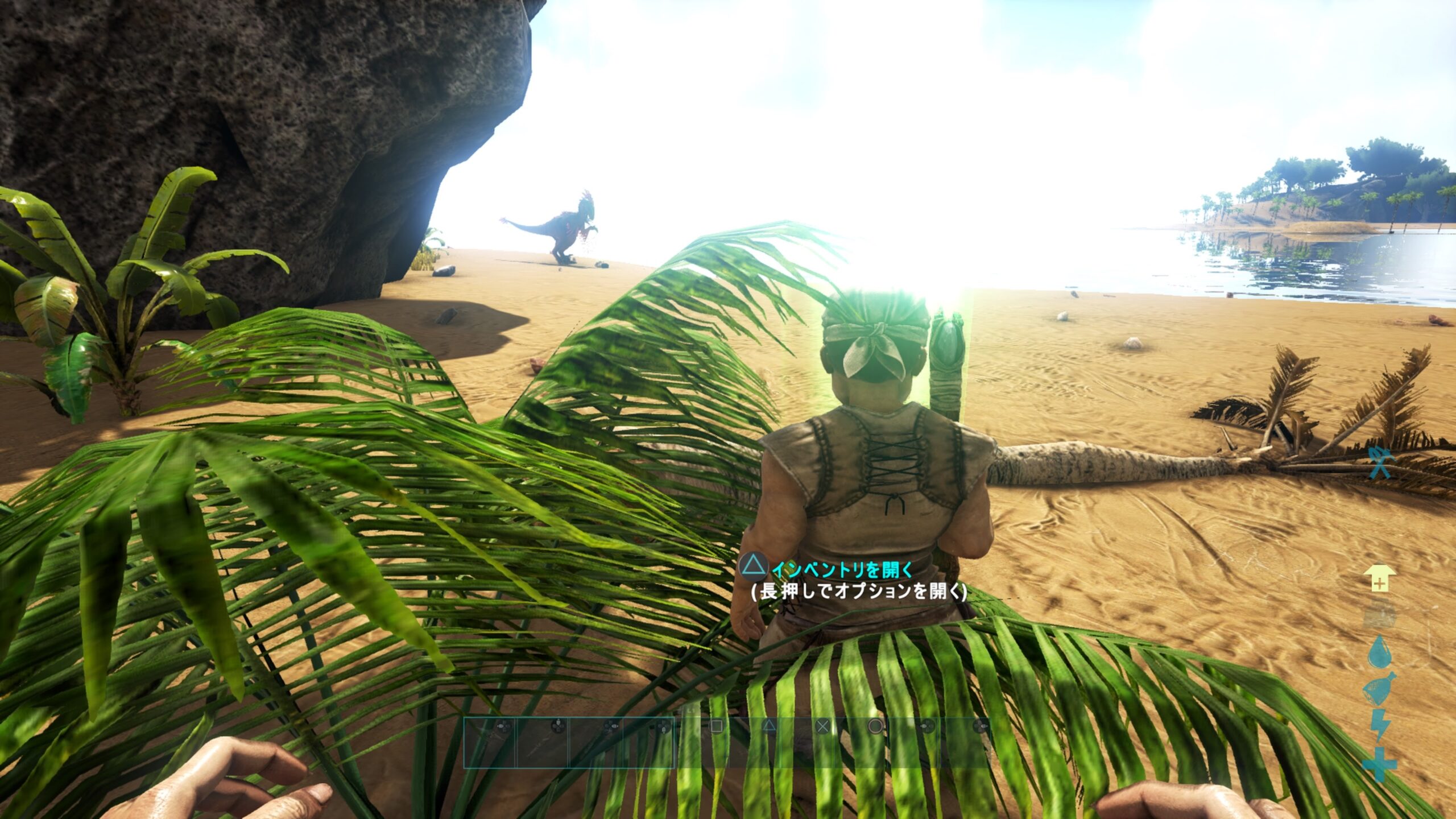
Task: Select the leftmost hotbar slot
Action: (x=489, y=743)
